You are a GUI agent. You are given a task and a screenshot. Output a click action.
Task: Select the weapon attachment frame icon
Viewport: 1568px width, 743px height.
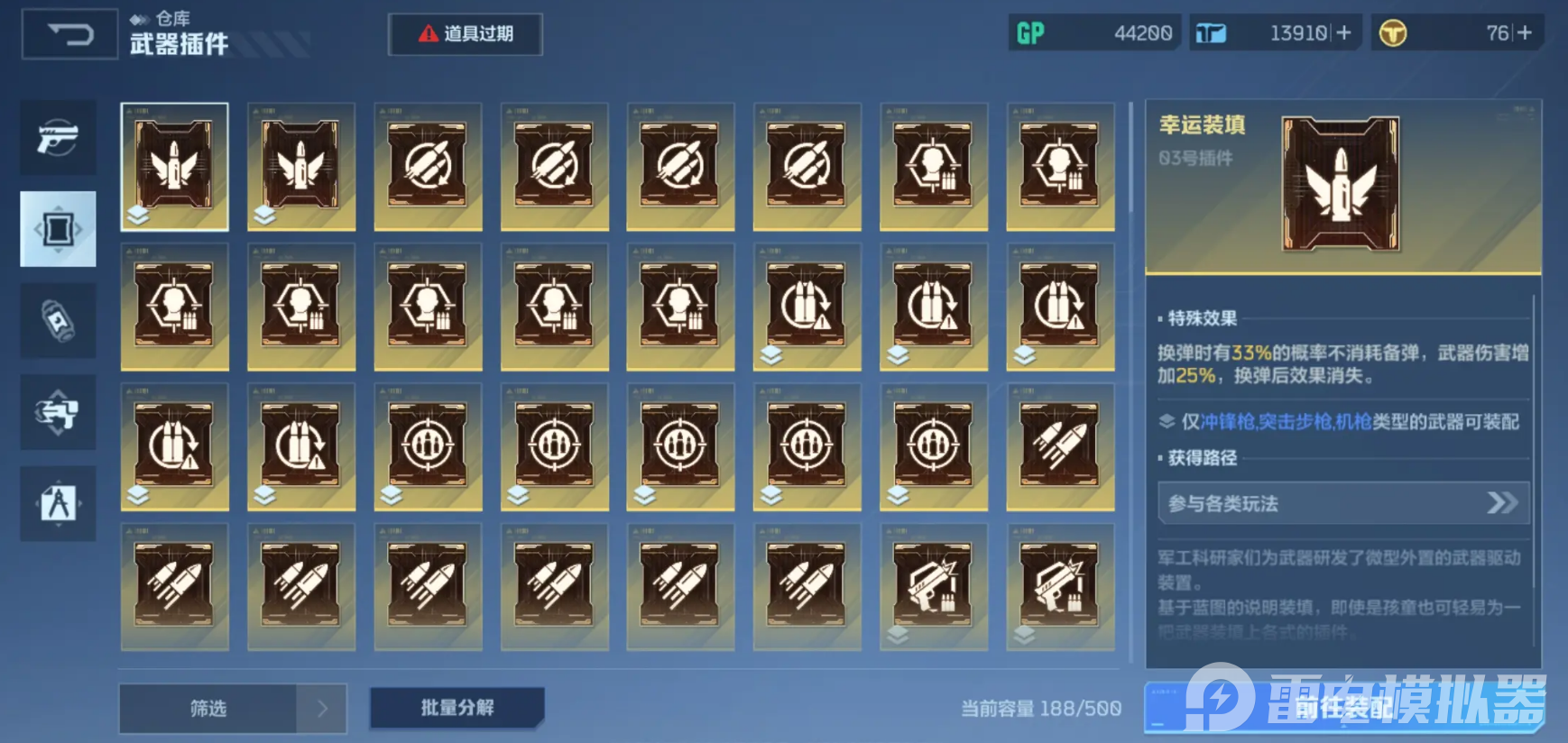coord(58,228)
